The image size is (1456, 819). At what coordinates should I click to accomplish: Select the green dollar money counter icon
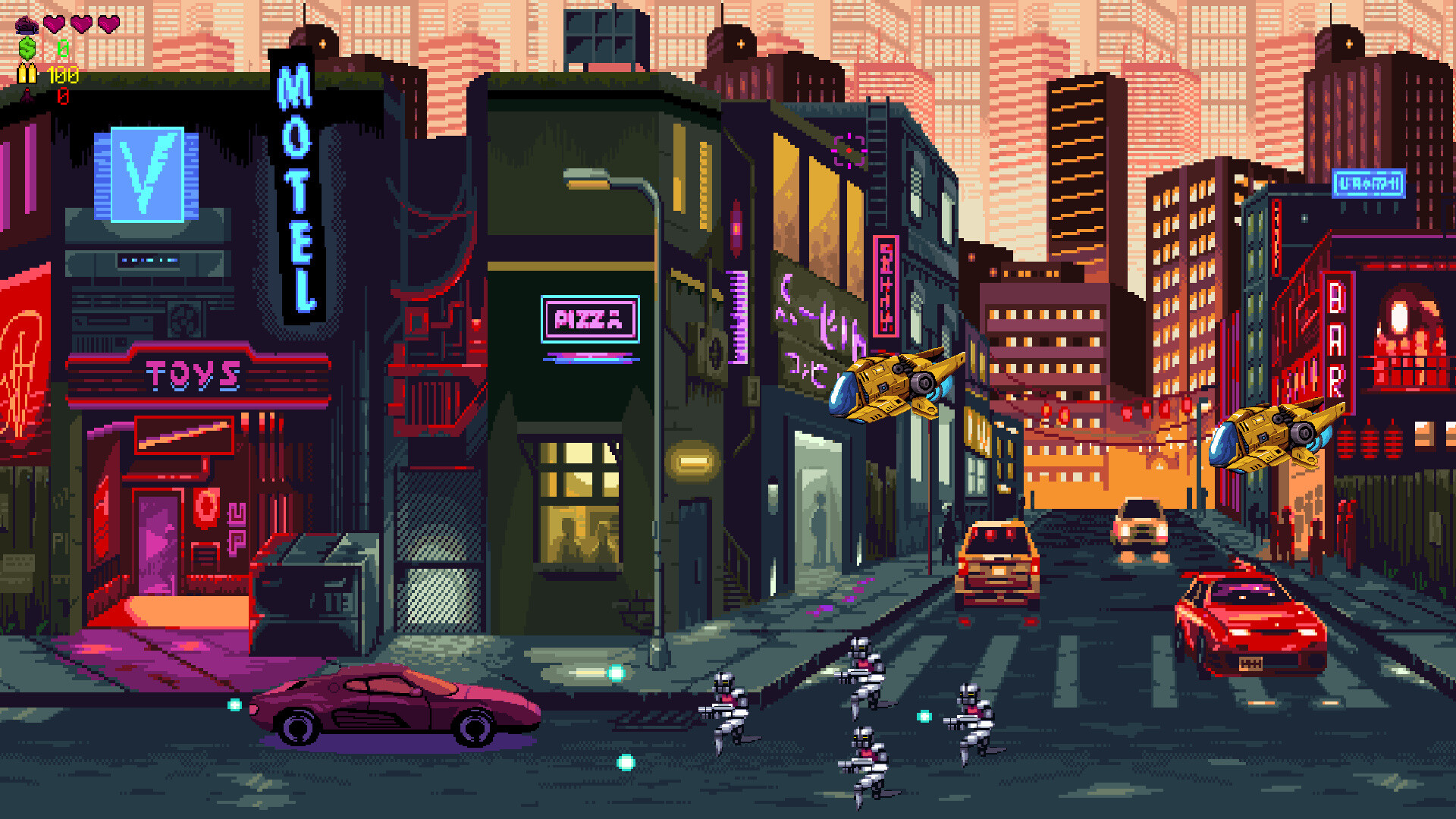(x=27, y=48)
